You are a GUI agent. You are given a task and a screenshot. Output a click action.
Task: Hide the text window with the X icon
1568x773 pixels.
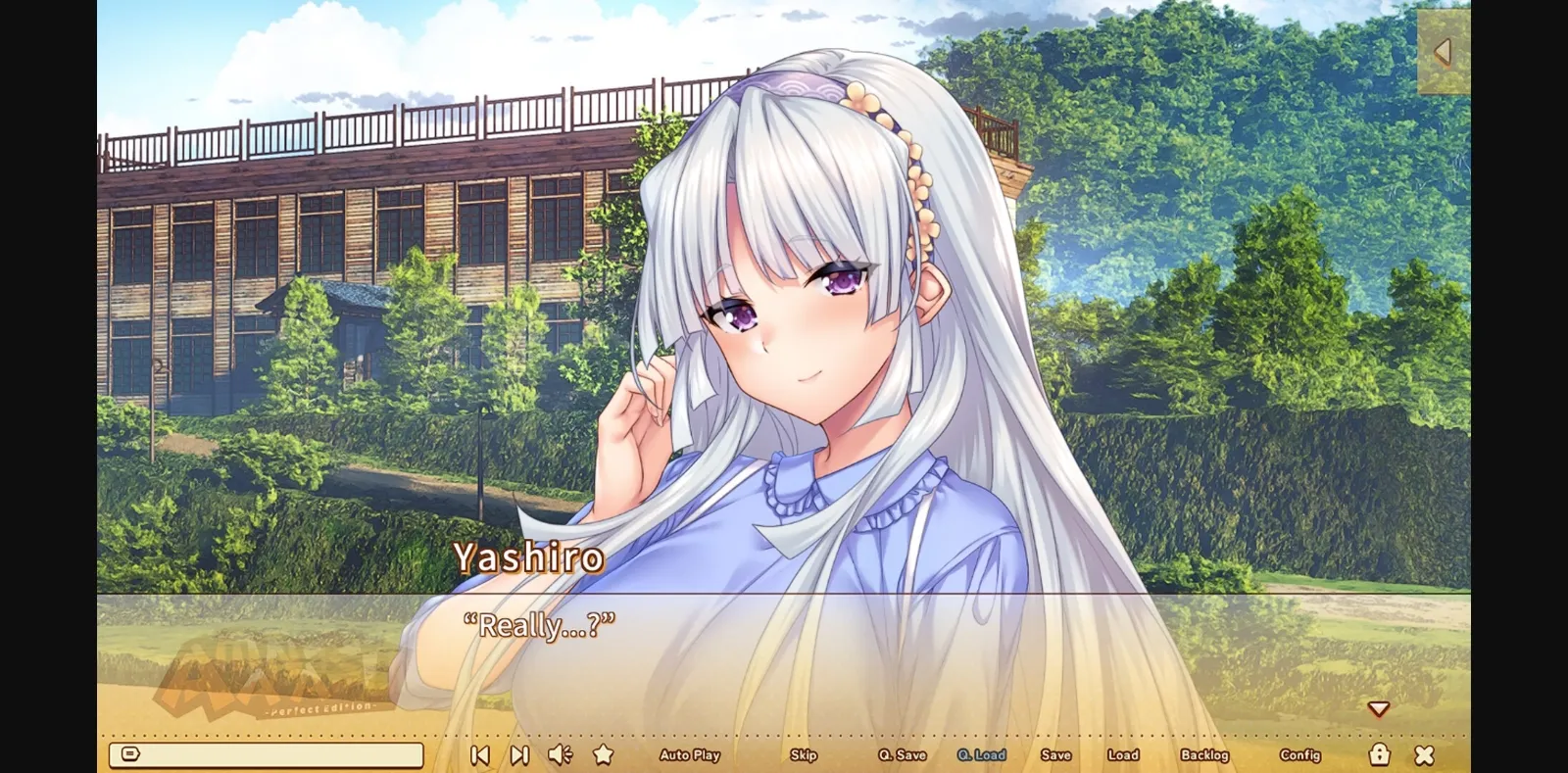(x=1423, y=754)
